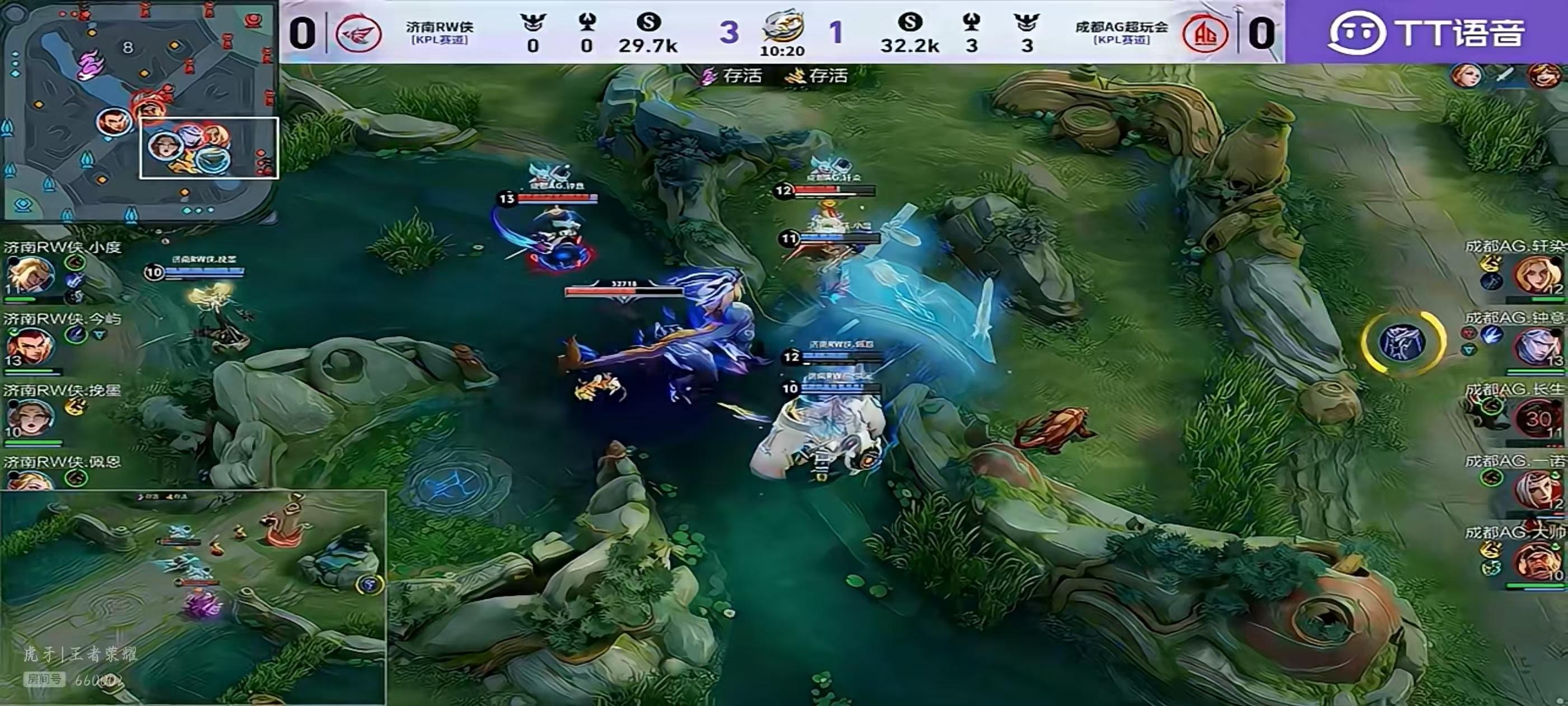Select player 济南RW侠.今屿's portrait

coord(29,346)
